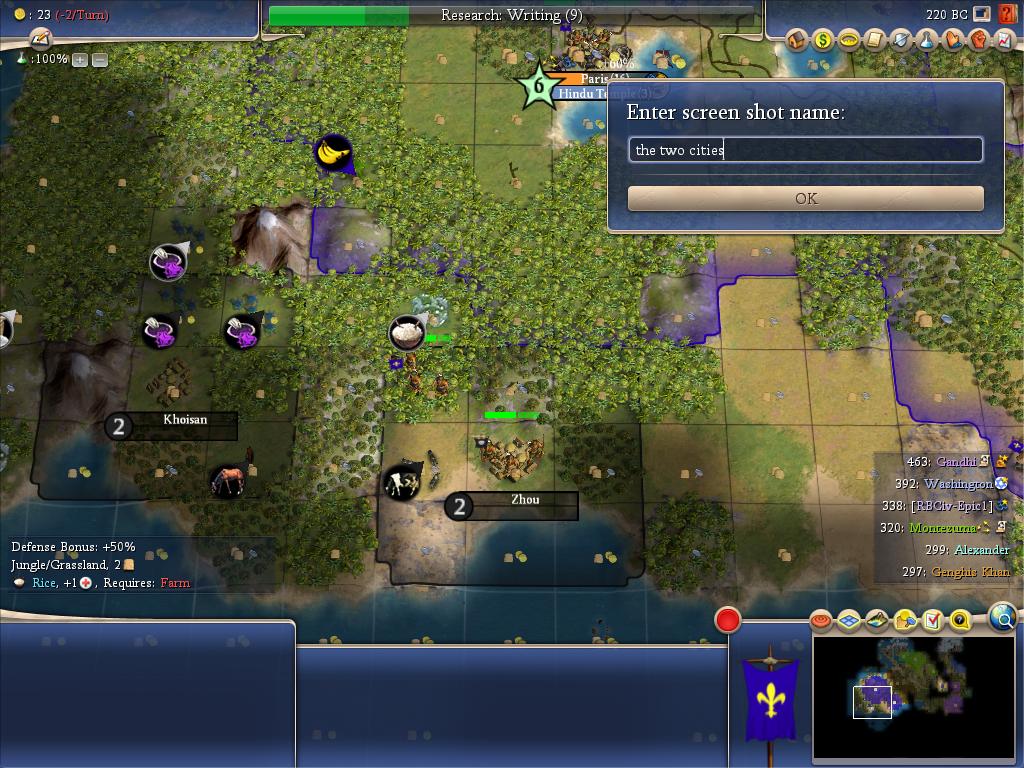Increase research rate with plus button
Image resolution: width=1024 pixels, height=768 pixels.
[x=81, y=60]
